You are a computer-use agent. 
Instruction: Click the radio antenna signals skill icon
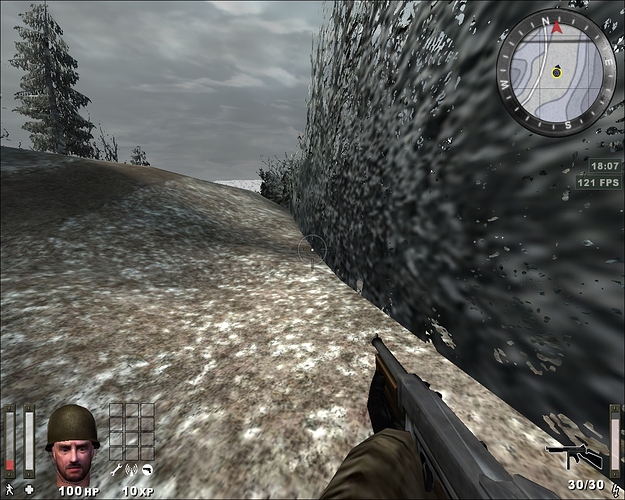pos(131,469)
